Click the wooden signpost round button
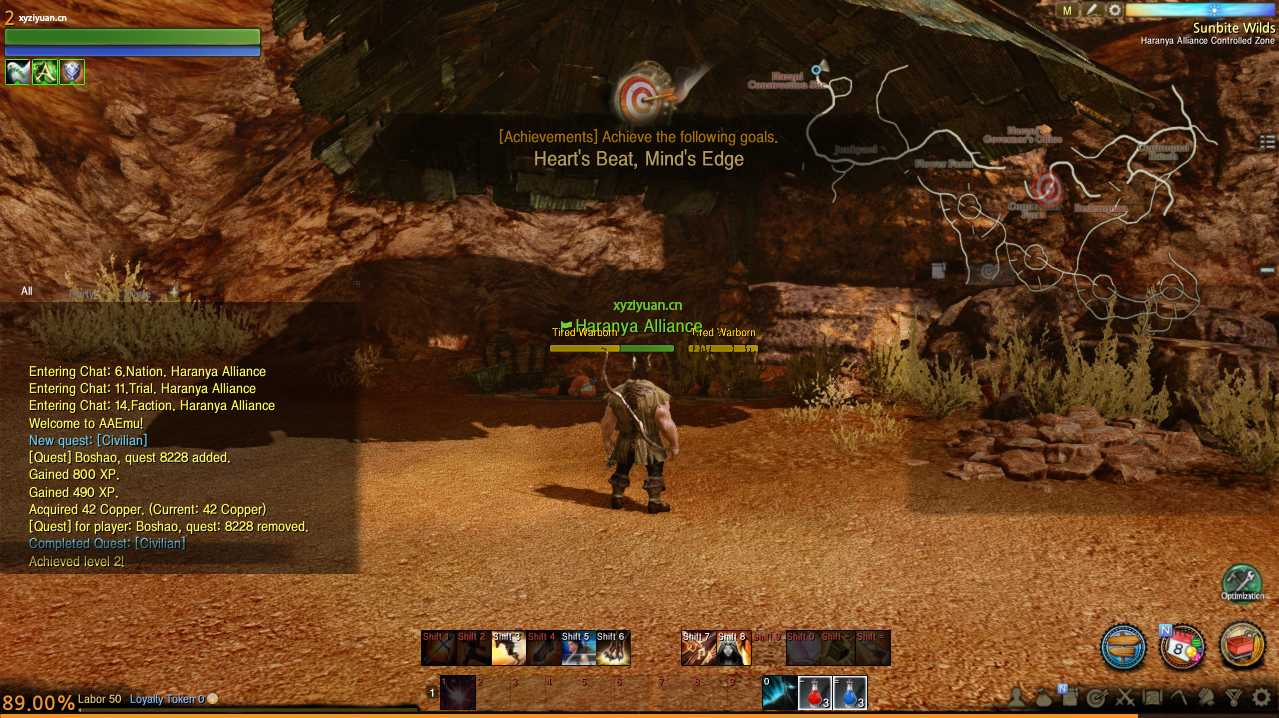 pos(1123,646)
